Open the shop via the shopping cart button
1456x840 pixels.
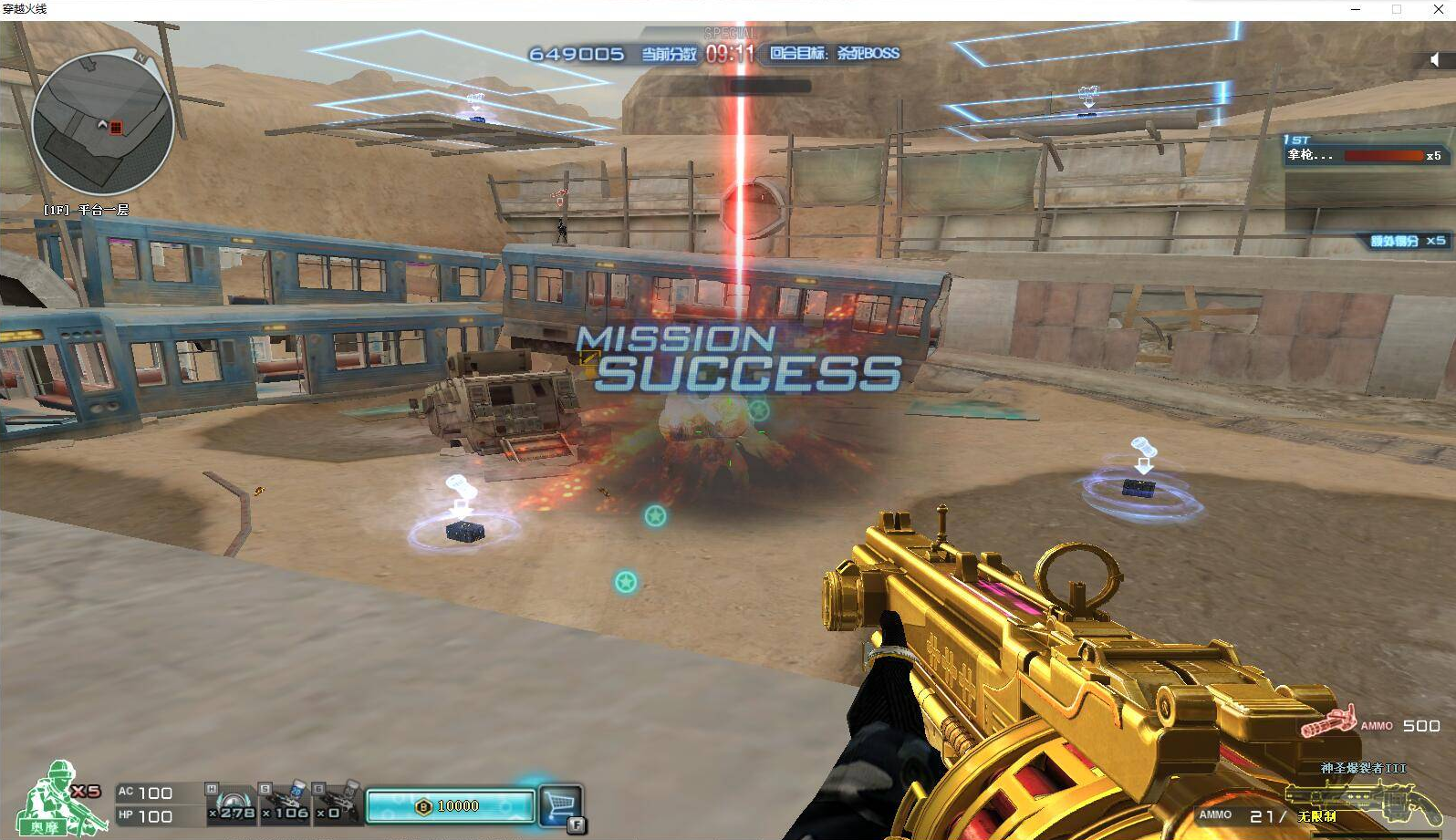click(560, 804)
